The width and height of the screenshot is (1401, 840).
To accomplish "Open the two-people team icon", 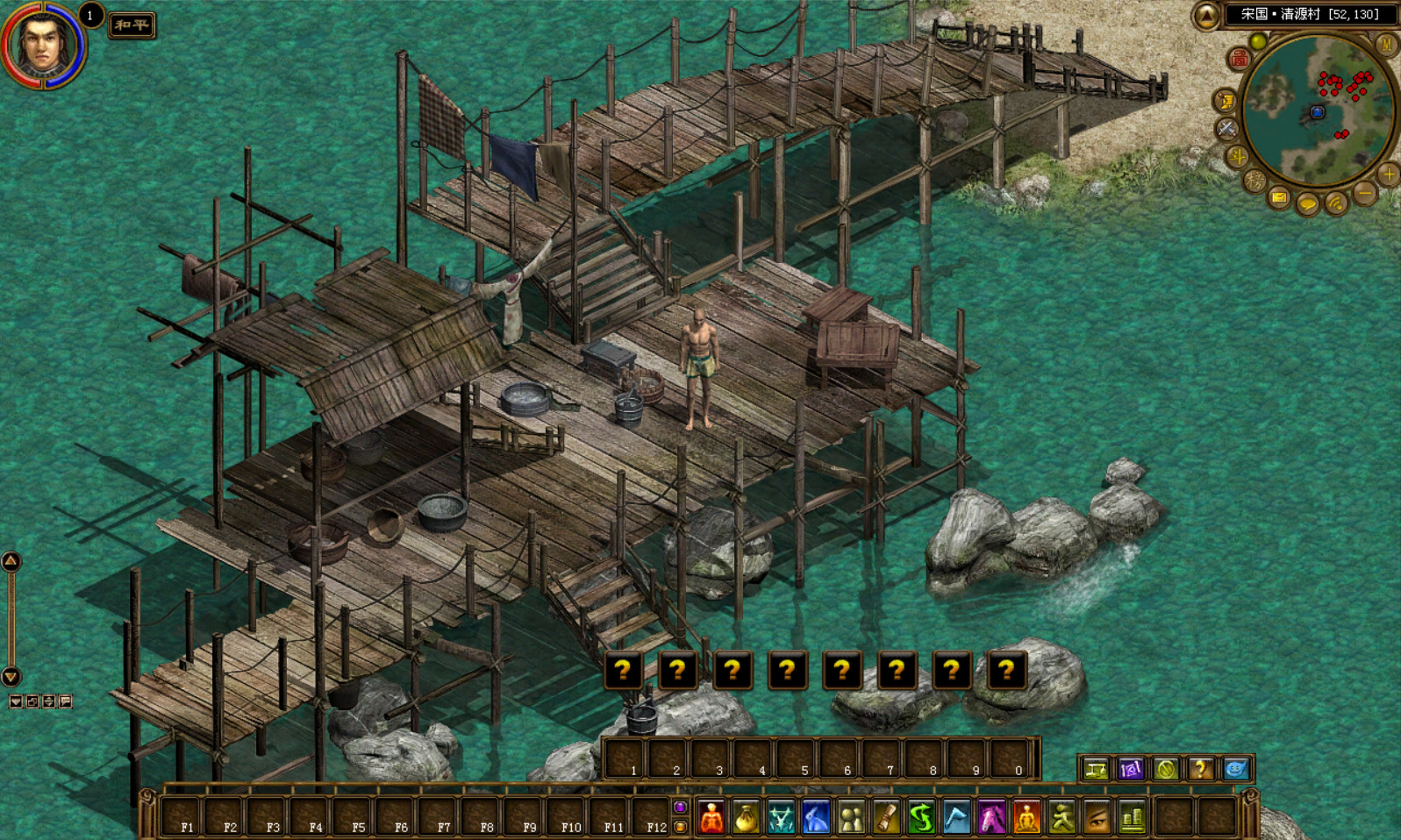I will pos(851,818).
